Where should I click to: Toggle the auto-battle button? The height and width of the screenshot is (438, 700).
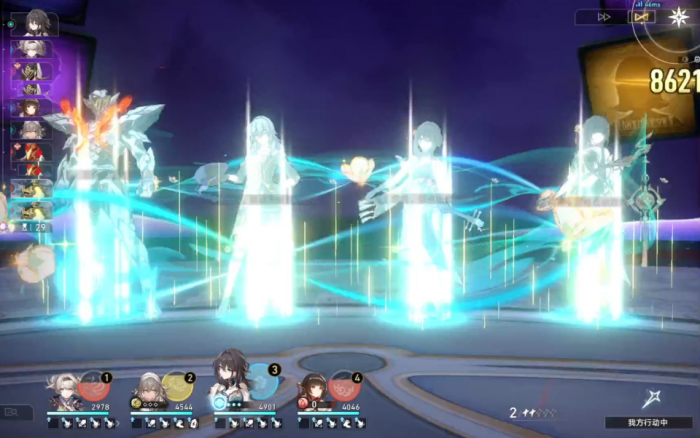pos(641,17)
